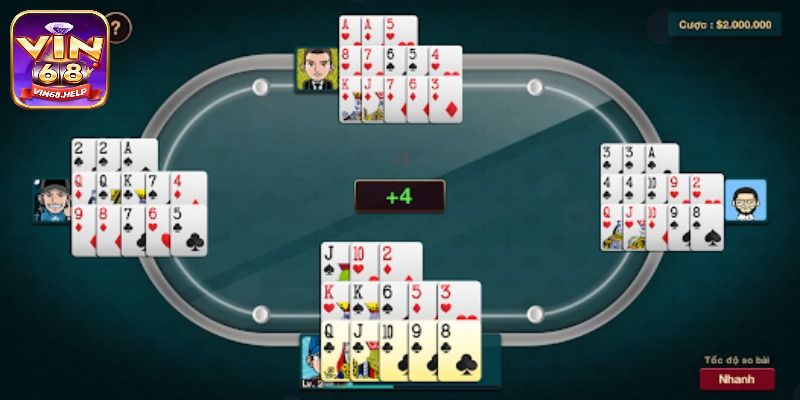
Task: Open the question mark help button
Action: coord(118,25)
